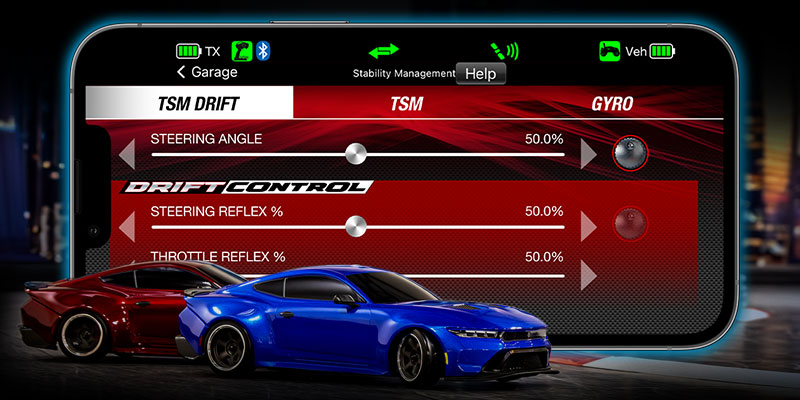Tap the green signal antenna icon

click(501, 51)
